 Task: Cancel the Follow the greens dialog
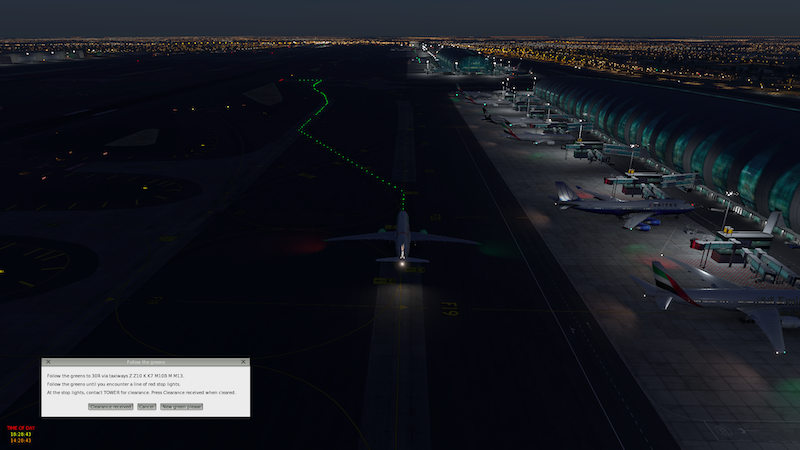146,407
